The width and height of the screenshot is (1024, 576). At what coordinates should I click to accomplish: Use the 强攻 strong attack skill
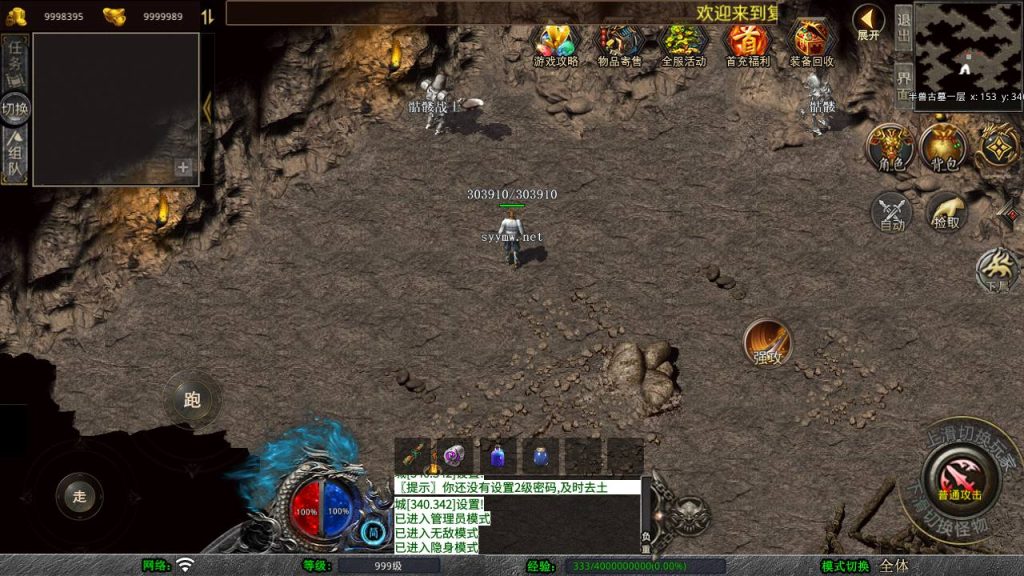point(767,343)
